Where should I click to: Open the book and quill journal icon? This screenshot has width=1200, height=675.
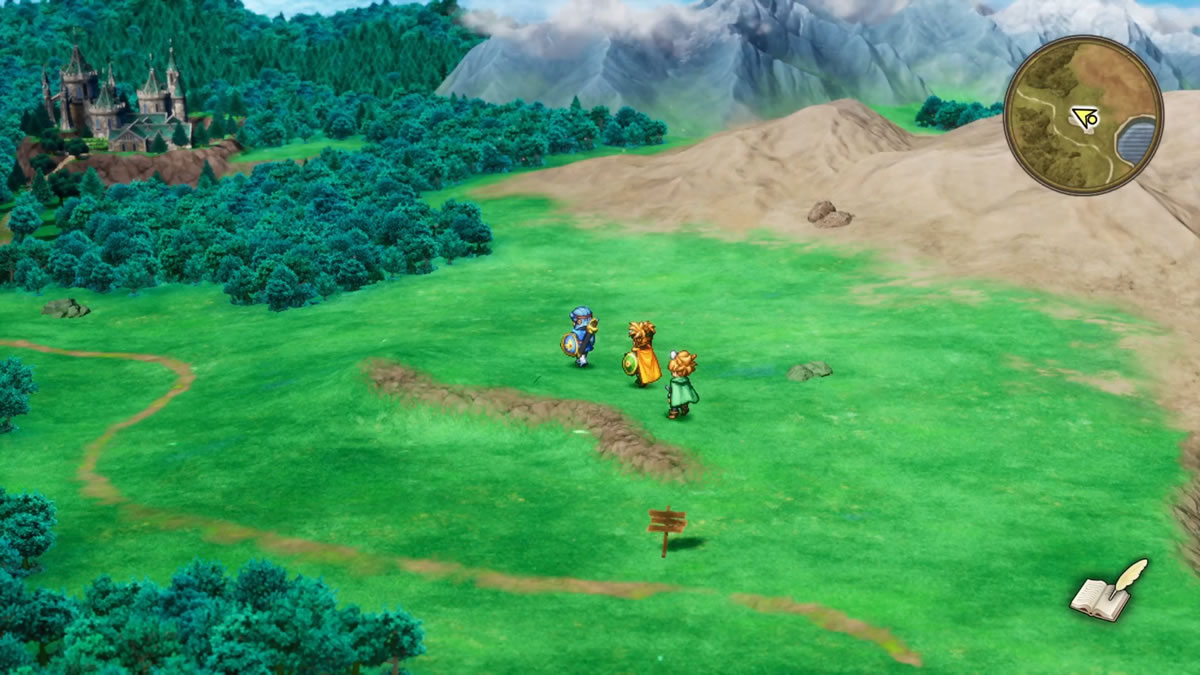coord(1107,592)
